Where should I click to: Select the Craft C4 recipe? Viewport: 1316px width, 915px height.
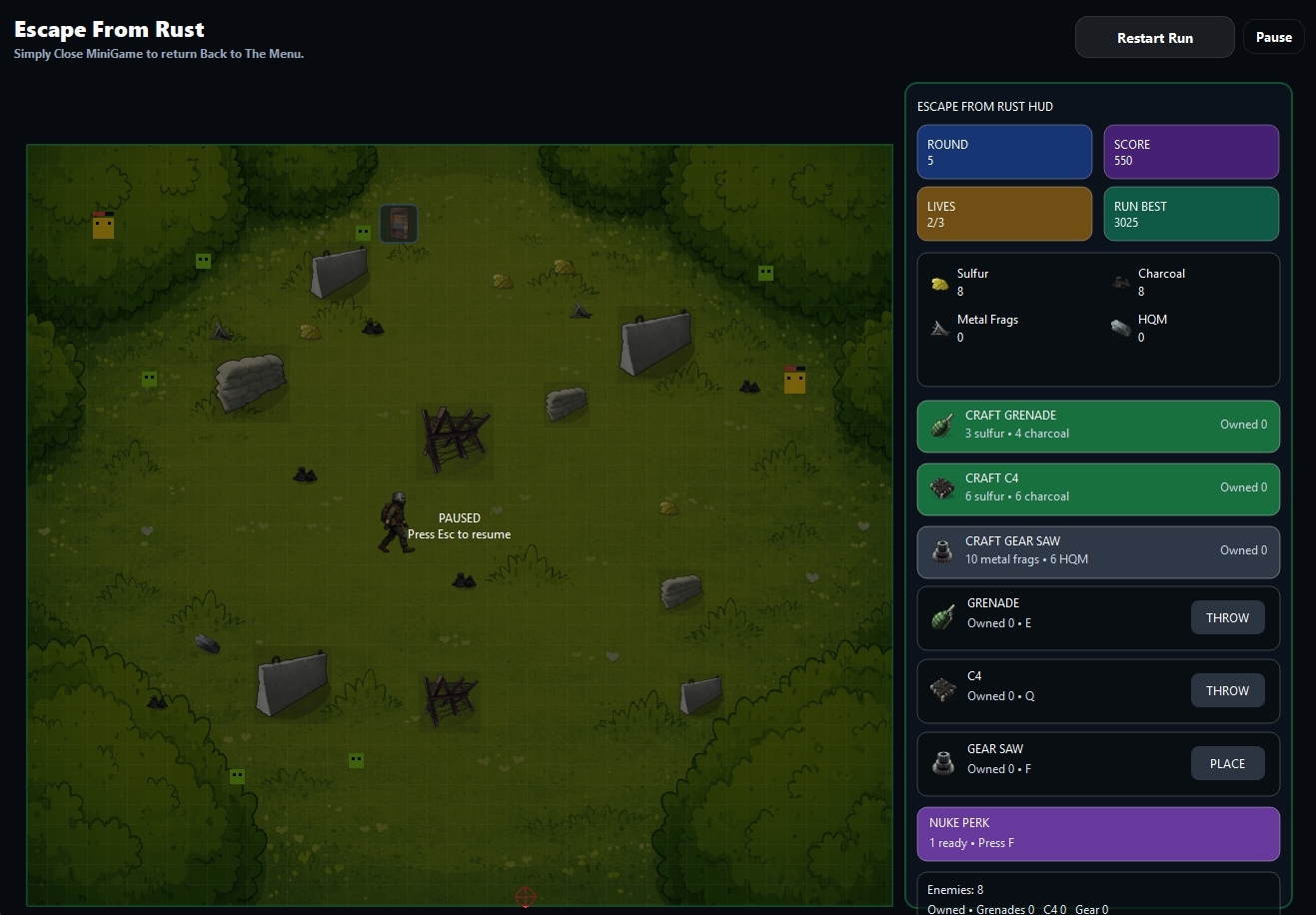click(x=1097, y=487)
